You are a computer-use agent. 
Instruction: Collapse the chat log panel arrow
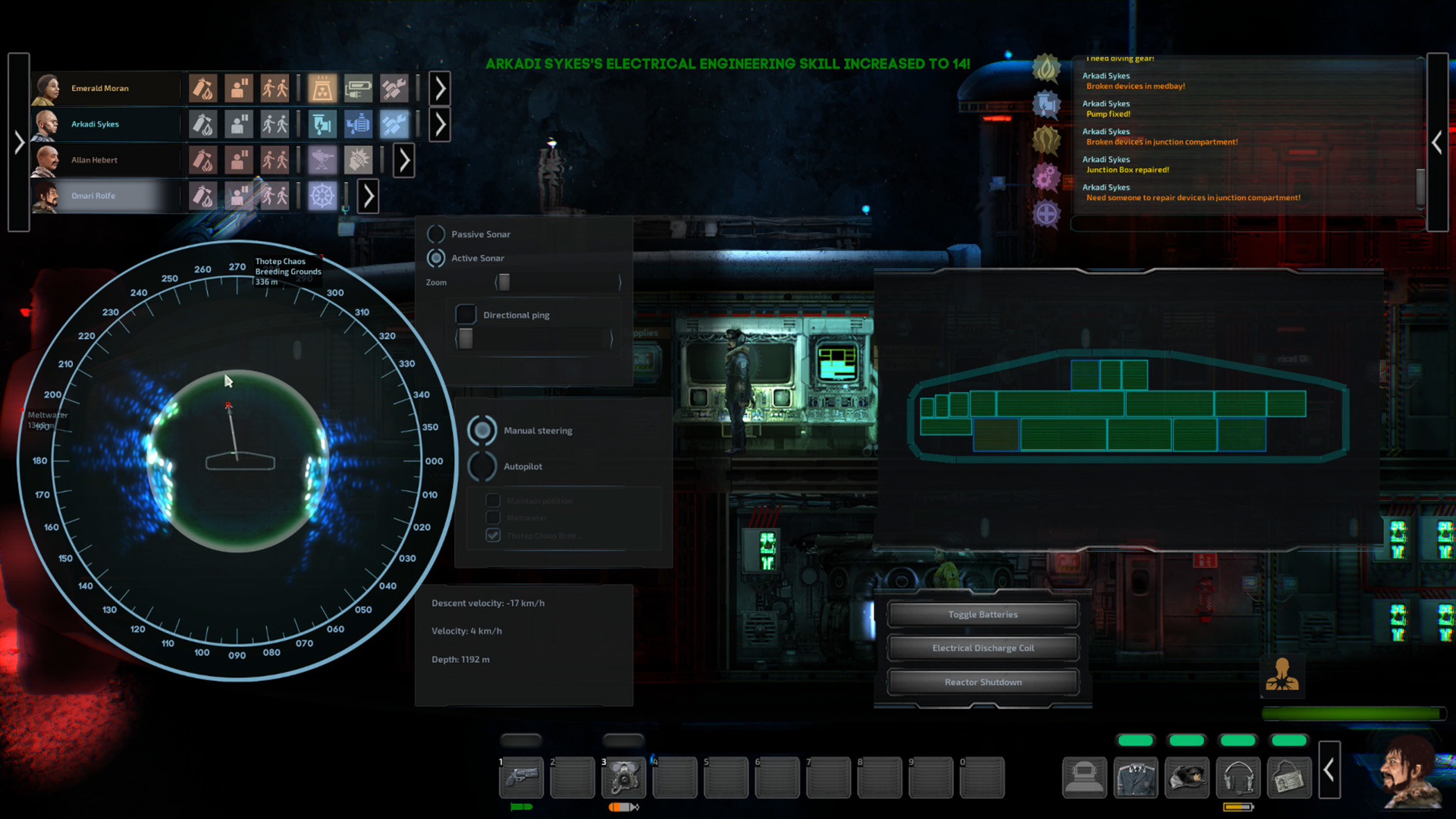[1437, 142]
